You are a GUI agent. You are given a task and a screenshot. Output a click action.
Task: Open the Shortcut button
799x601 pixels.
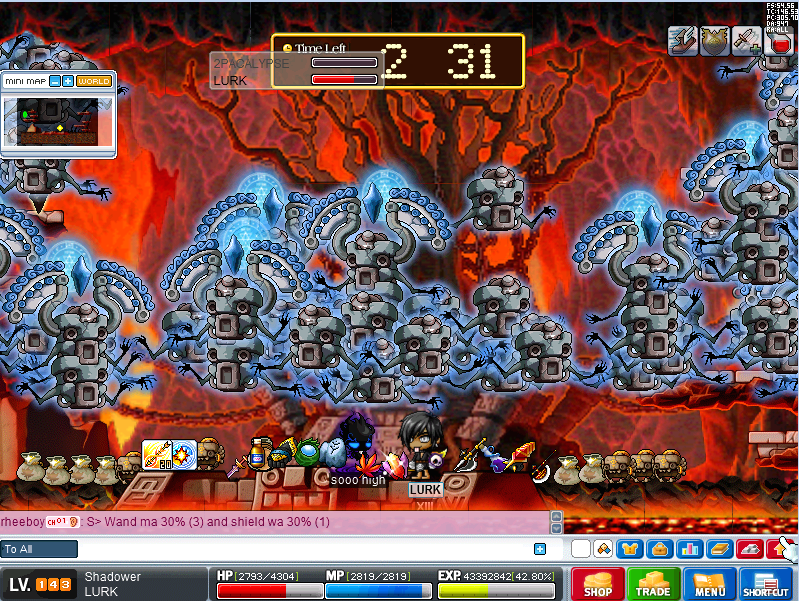766,584
